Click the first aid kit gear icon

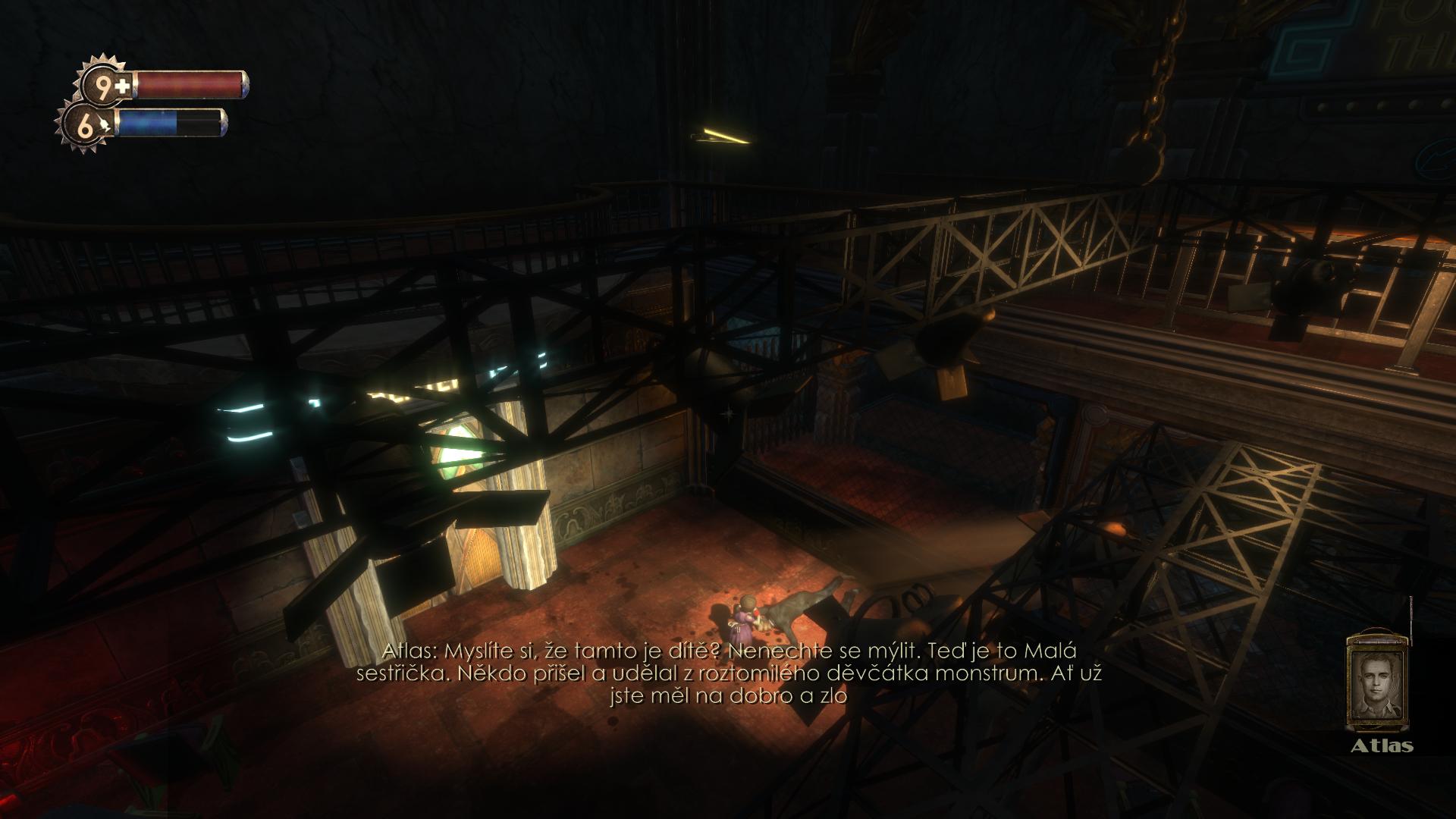click(x=105, y=86)
